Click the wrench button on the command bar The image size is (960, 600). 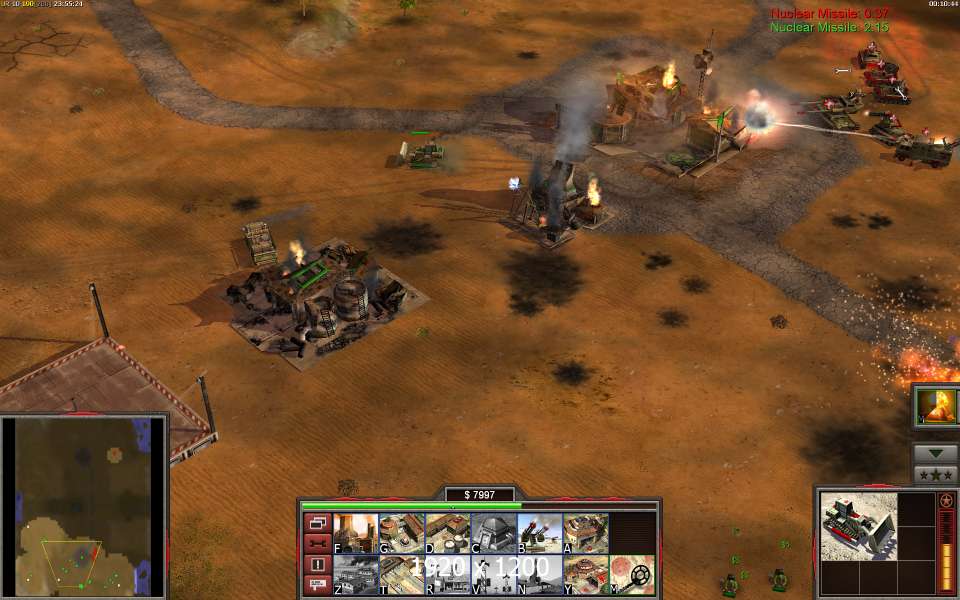[x=317, y=543]
